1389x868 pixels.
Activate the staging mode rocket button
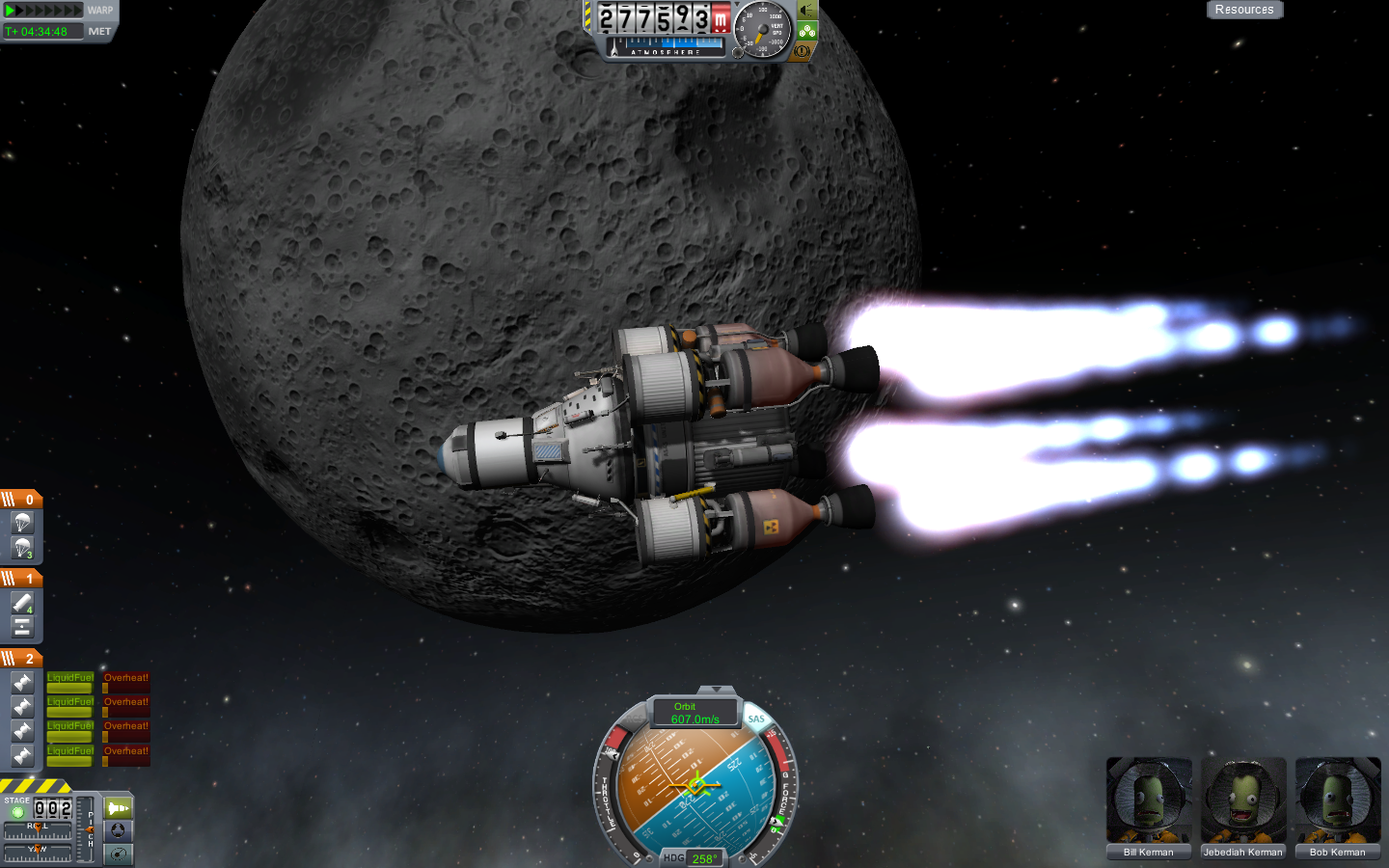click(119, 808)
